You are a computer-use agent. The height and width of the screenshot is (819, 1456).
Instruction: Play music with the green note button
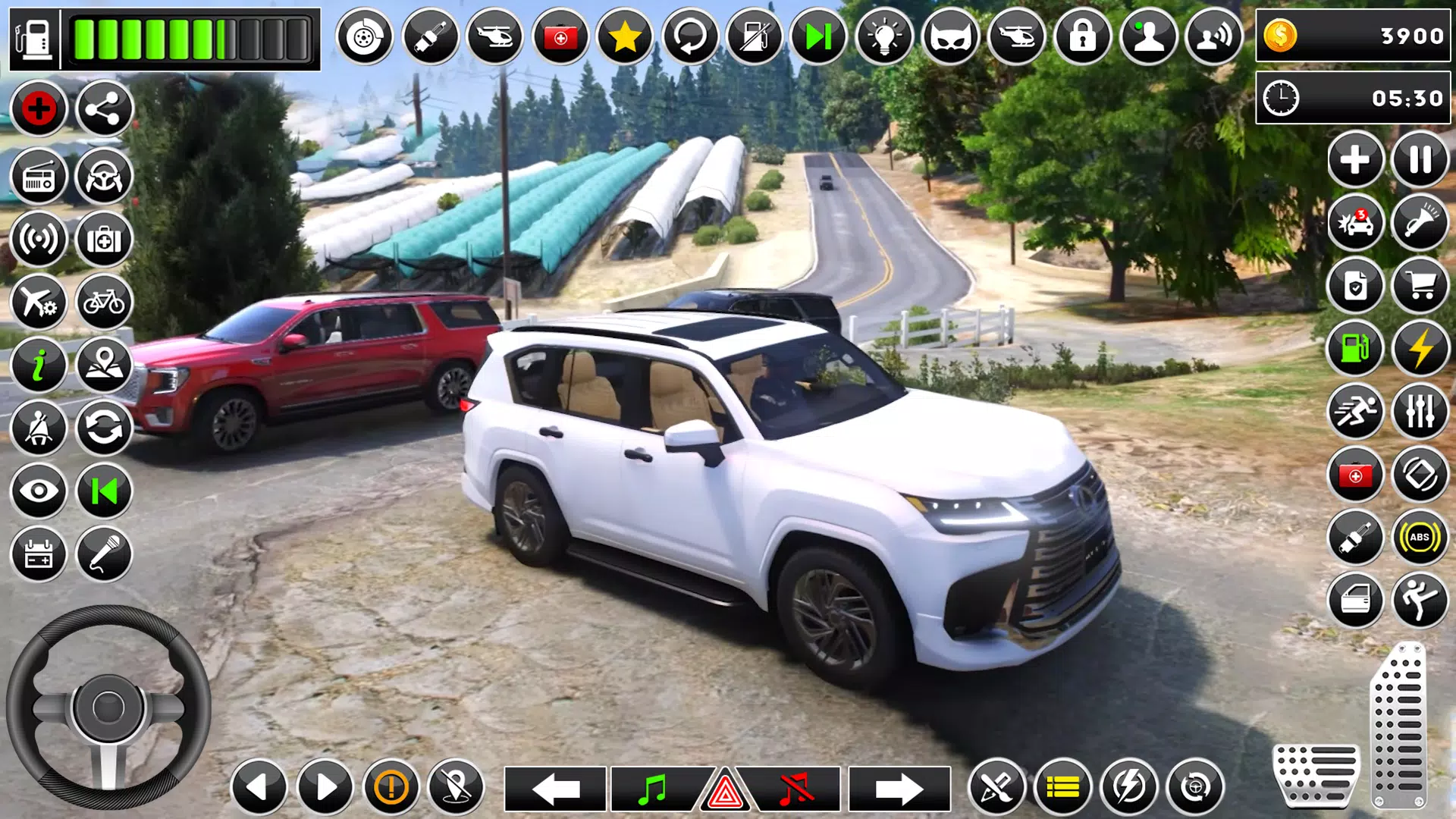click(x=652, y=789)
